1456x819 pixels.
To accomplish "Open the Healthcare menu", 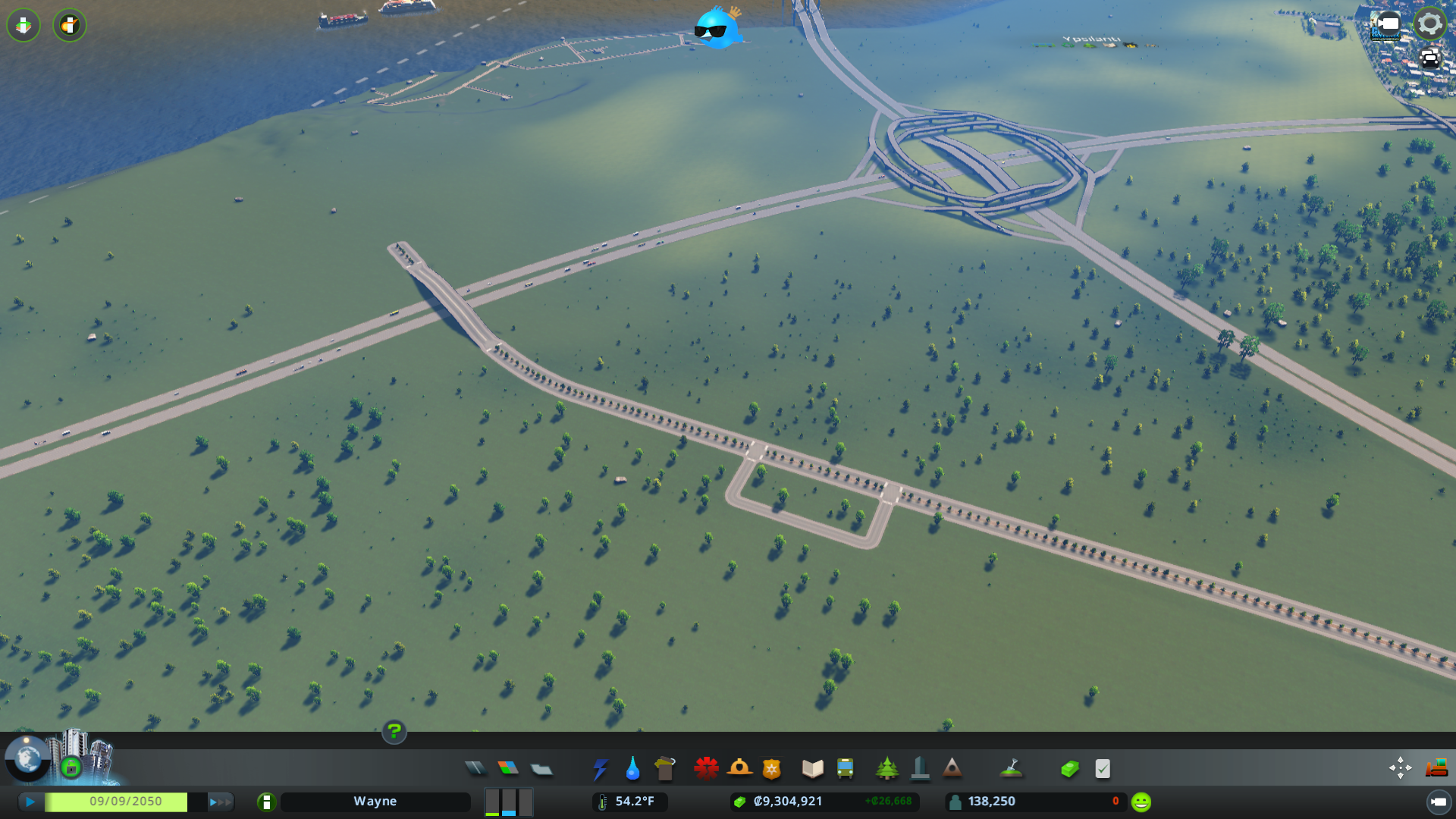I will click(x=706, y=768).
